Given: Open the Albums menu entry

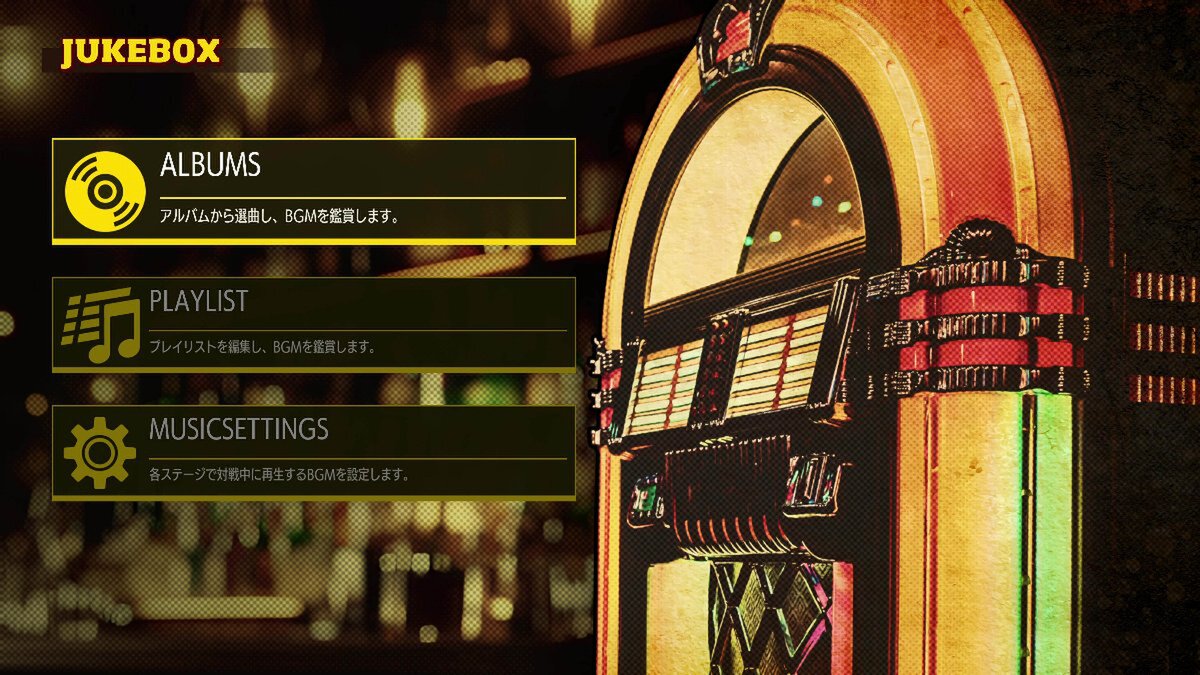Looking at the screenshot, I should [x=313, y=190].
